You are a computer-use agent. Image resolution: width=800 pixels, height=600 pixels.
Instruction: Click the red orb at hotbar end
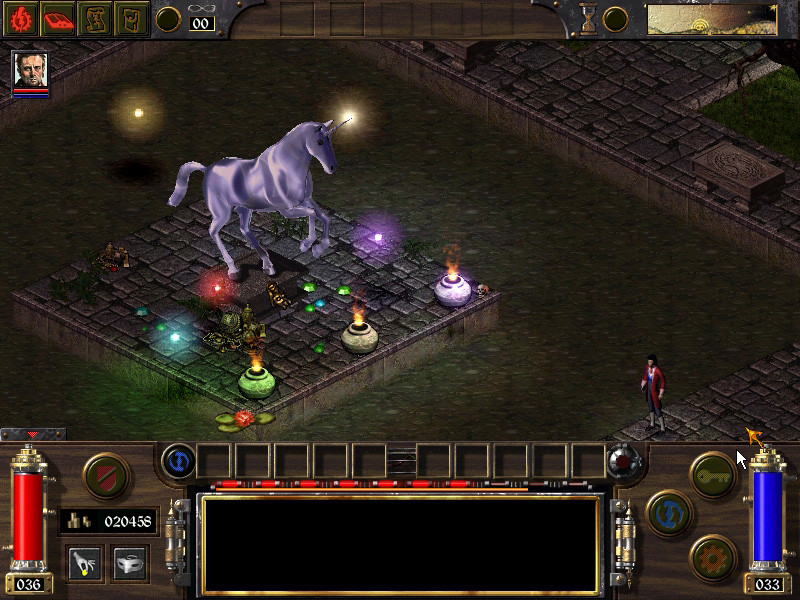point(622,462)
